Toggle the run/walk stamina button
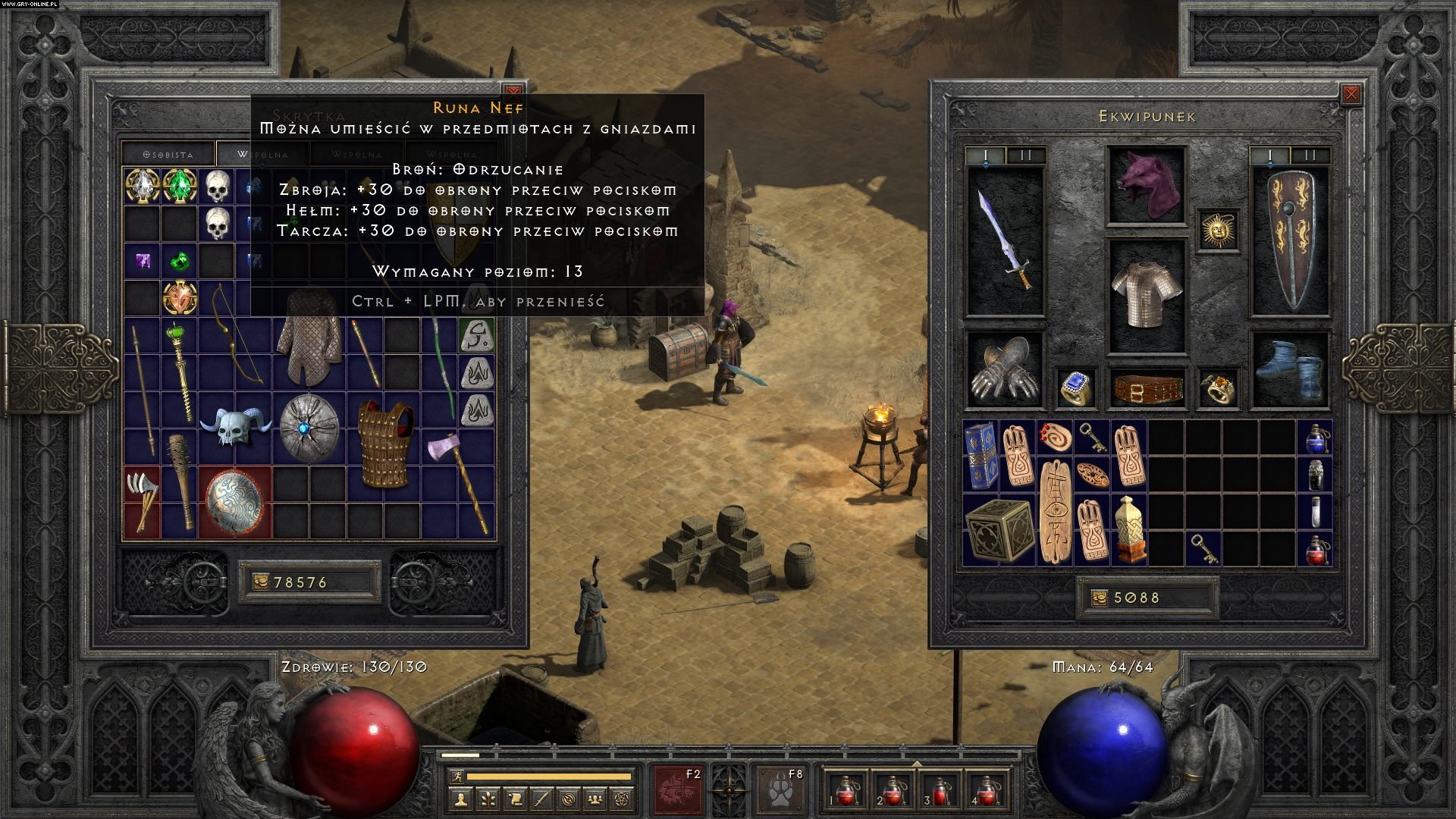The image size is (1456, 819). coord(454,777)
